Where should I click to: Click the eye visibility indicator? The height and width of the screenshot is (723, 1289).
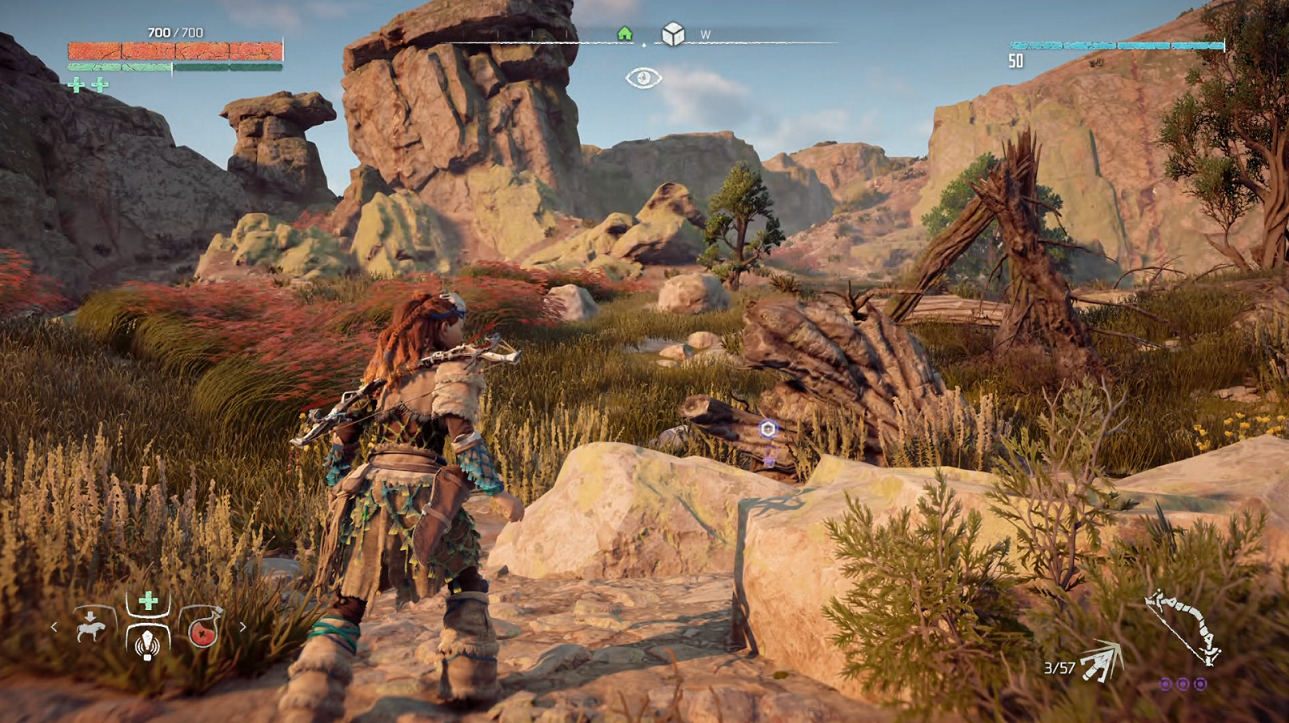[644, 78]
